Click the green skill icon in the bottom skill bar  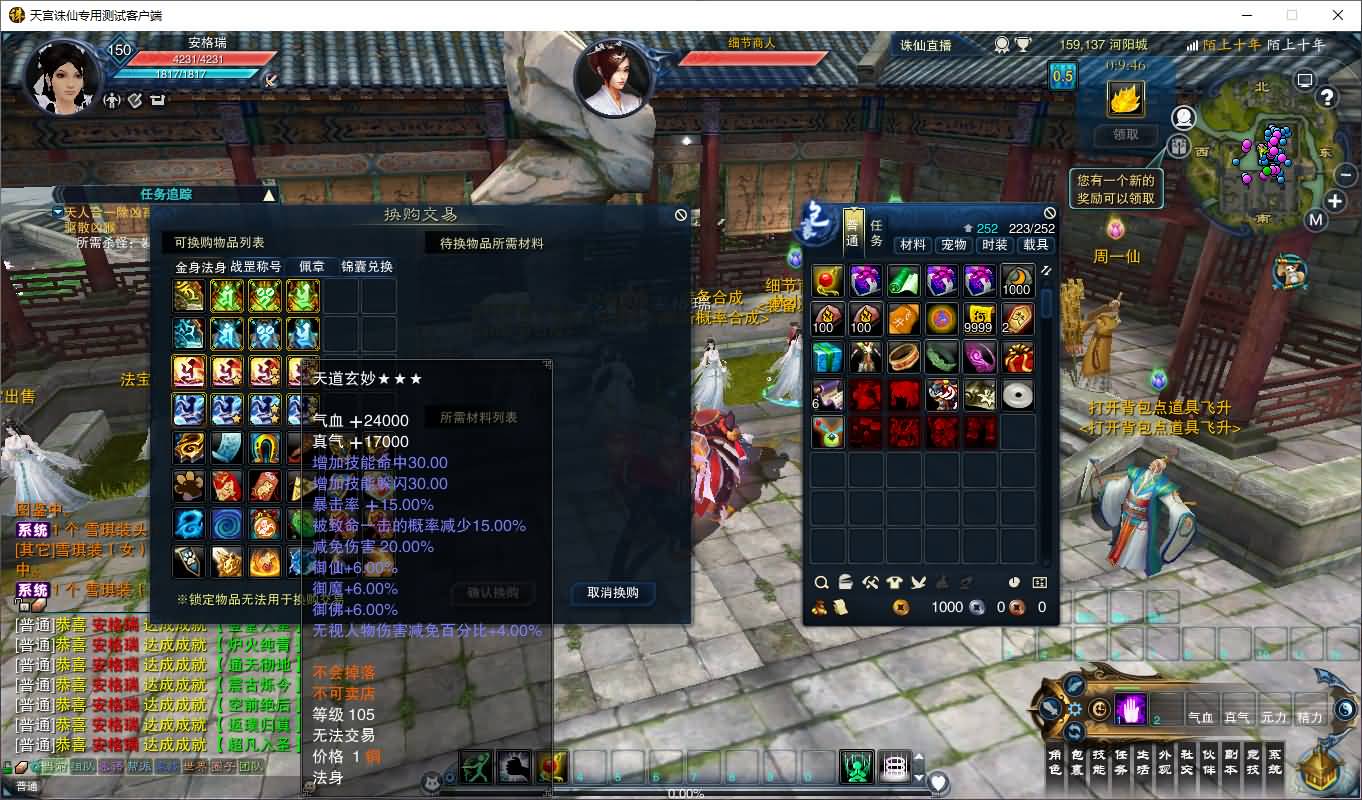(x=856, y=766)
